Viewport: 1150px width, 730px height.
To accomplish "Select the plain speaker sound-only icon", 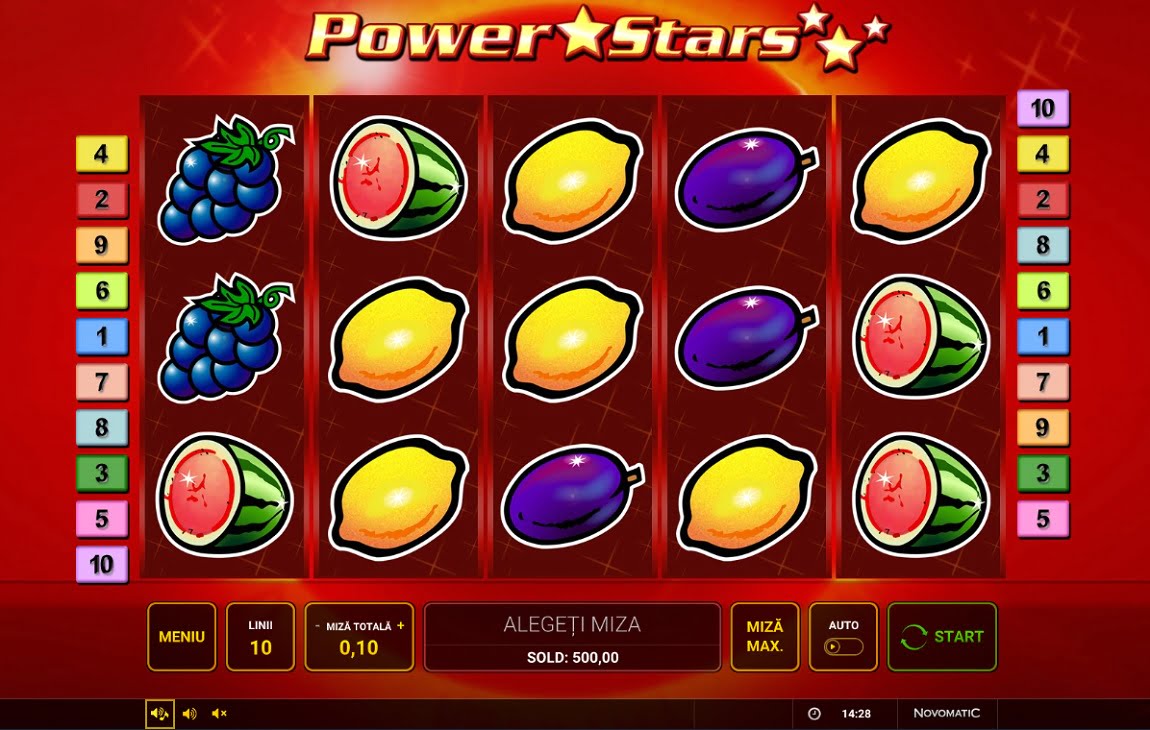I will point(189,713).
